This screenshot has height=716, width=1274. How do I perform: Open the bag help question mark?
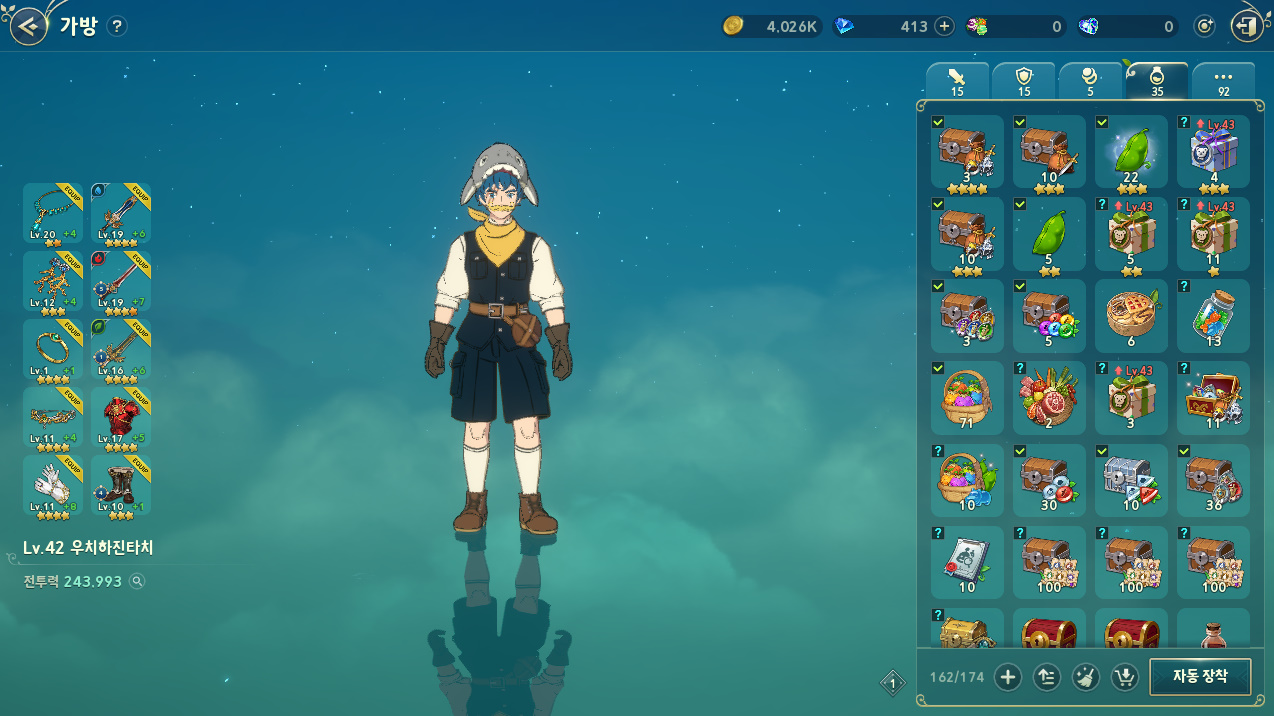pos(117,27)
